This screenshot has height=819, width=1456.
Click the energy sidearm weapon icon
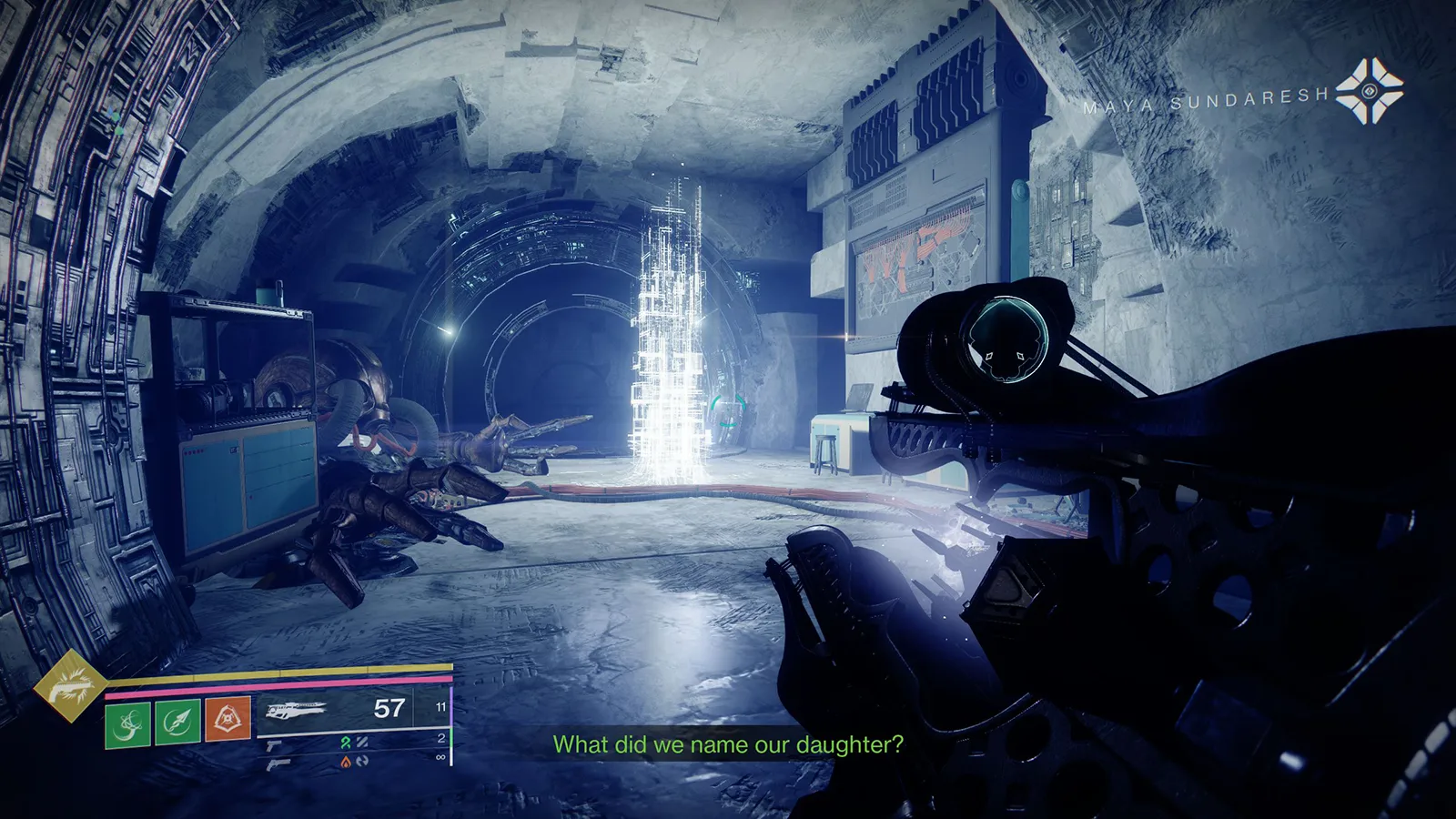[x=274, y=745]
